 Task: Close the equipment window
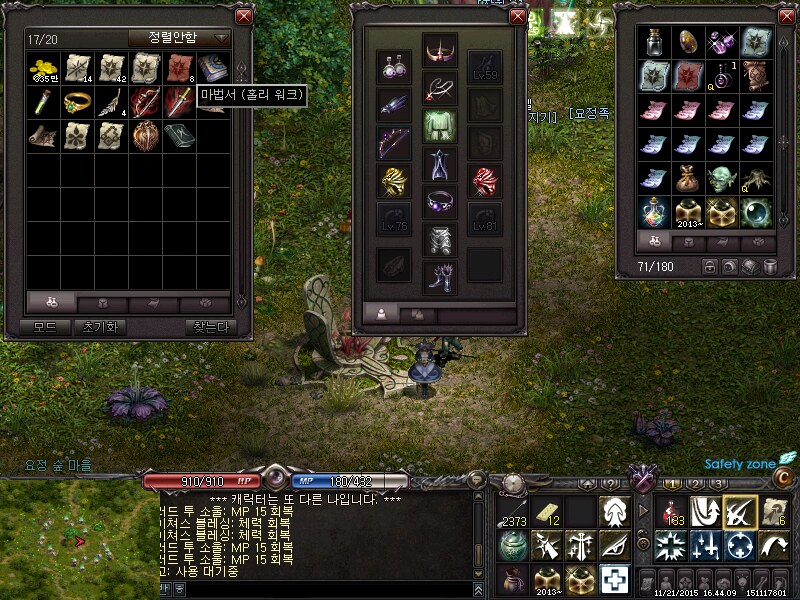tap(518, 16)
